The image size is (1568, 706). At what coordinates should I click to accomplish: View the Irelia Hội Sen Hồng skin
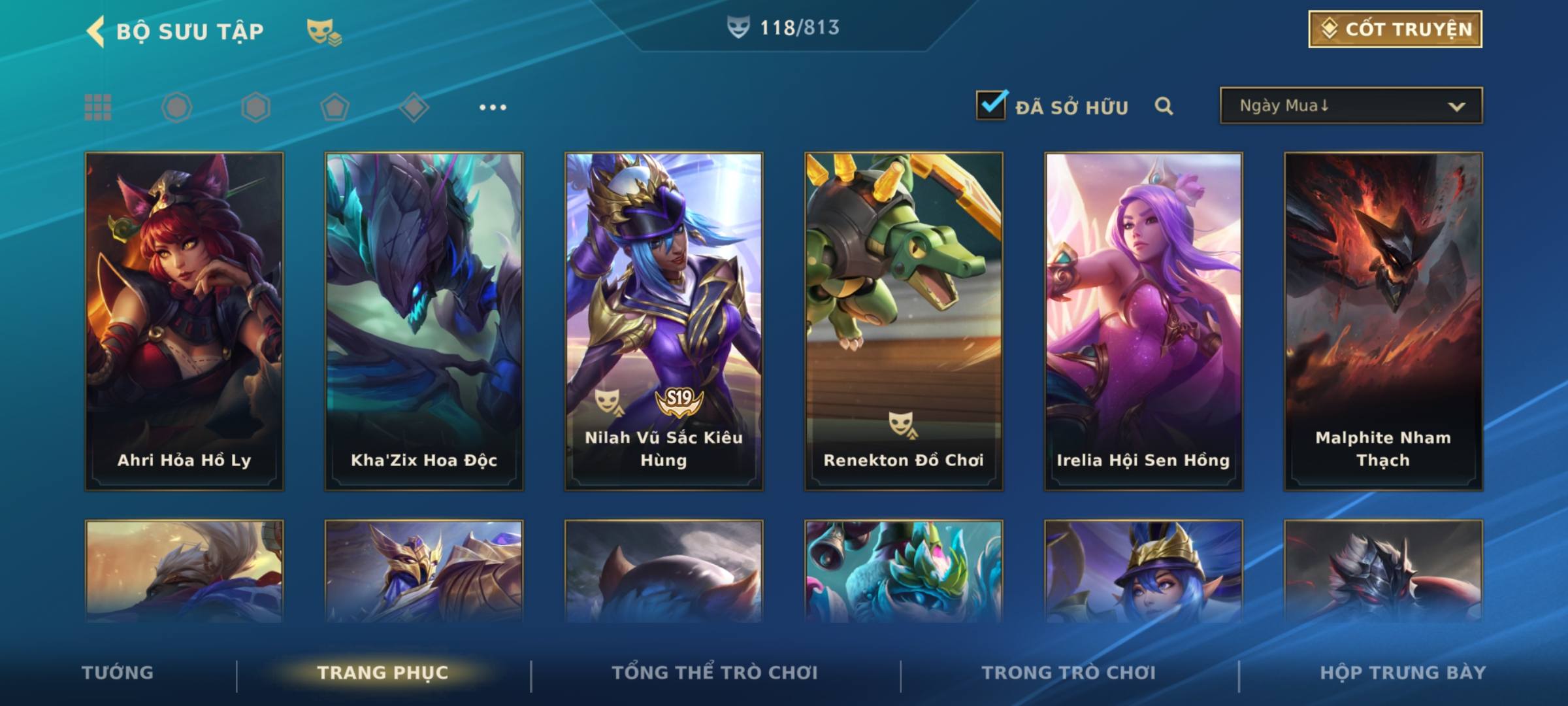(1143, 320)
